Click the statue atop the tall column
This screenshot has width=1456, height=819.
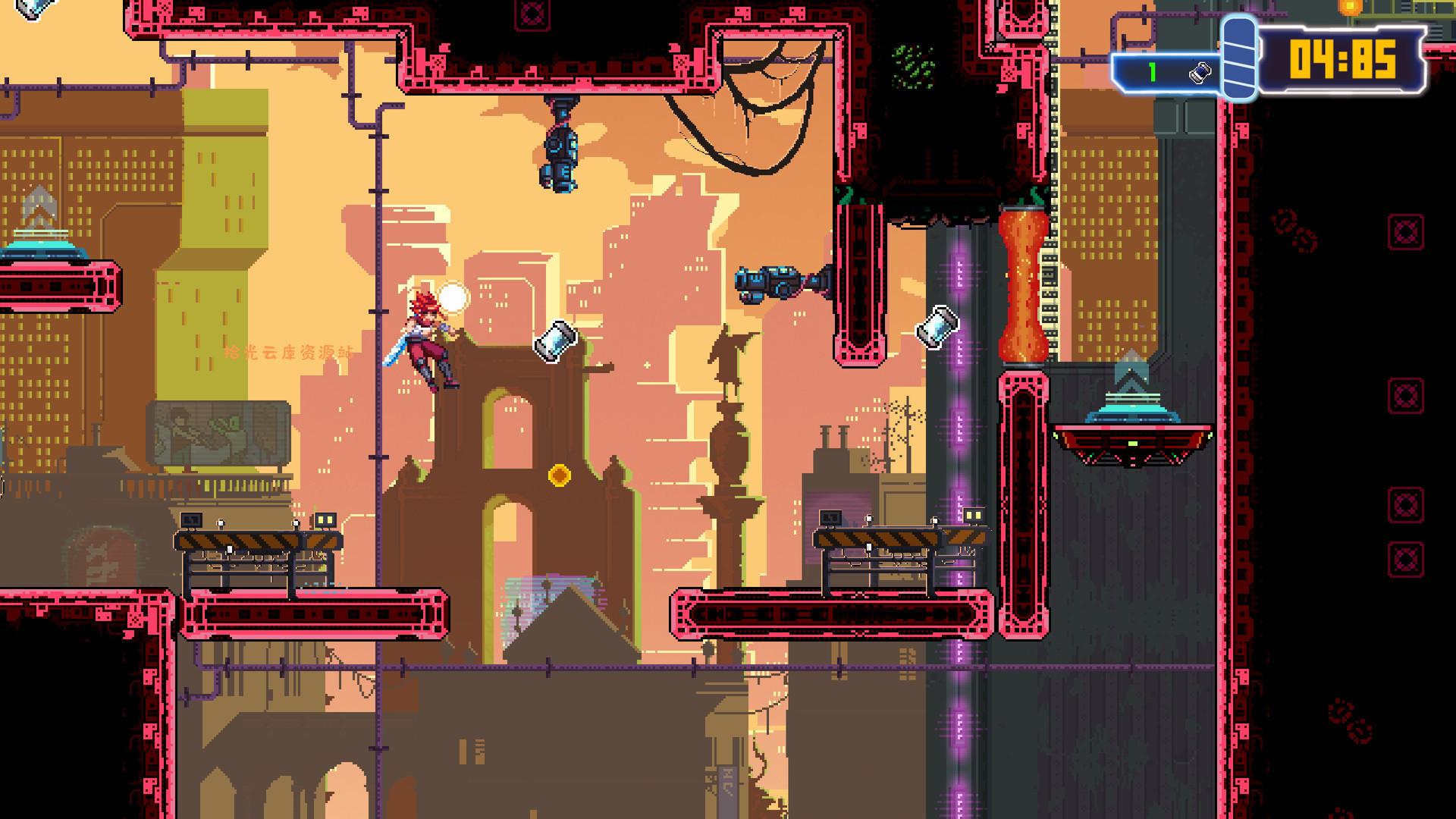730,353
